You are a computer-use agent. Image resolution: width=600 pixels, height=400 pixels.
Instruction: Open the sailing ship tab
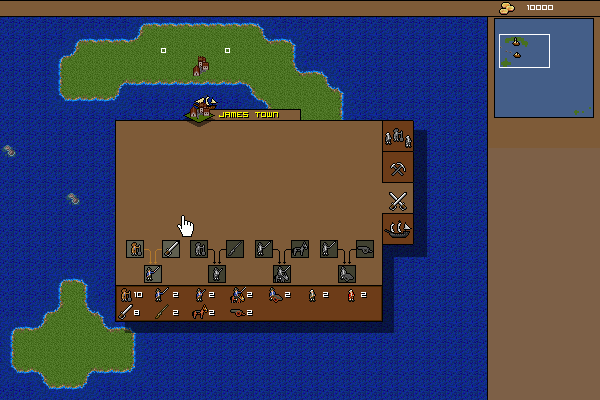click(x=398, y=229)
